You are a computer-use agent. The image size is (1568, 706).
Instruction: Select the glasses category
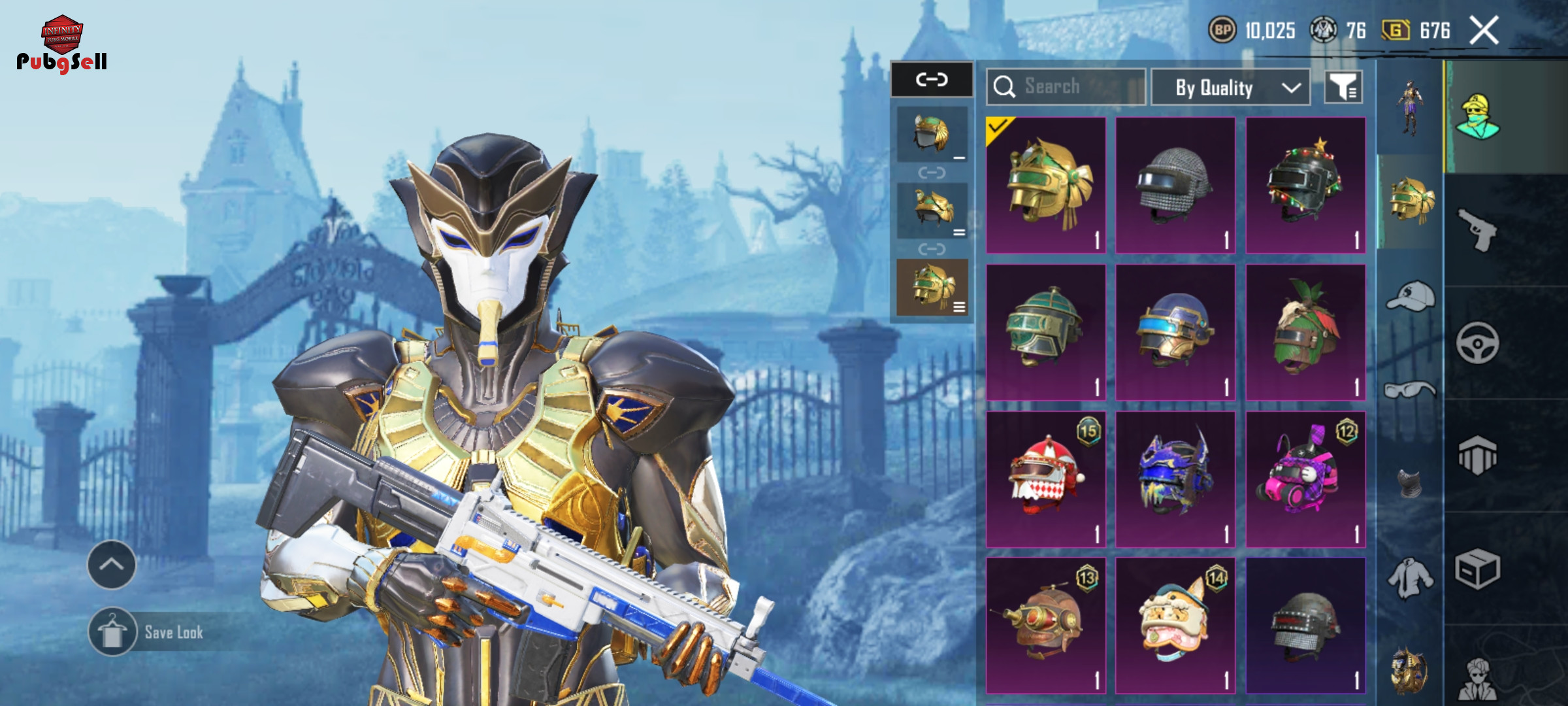click(x=1410, y=390)
